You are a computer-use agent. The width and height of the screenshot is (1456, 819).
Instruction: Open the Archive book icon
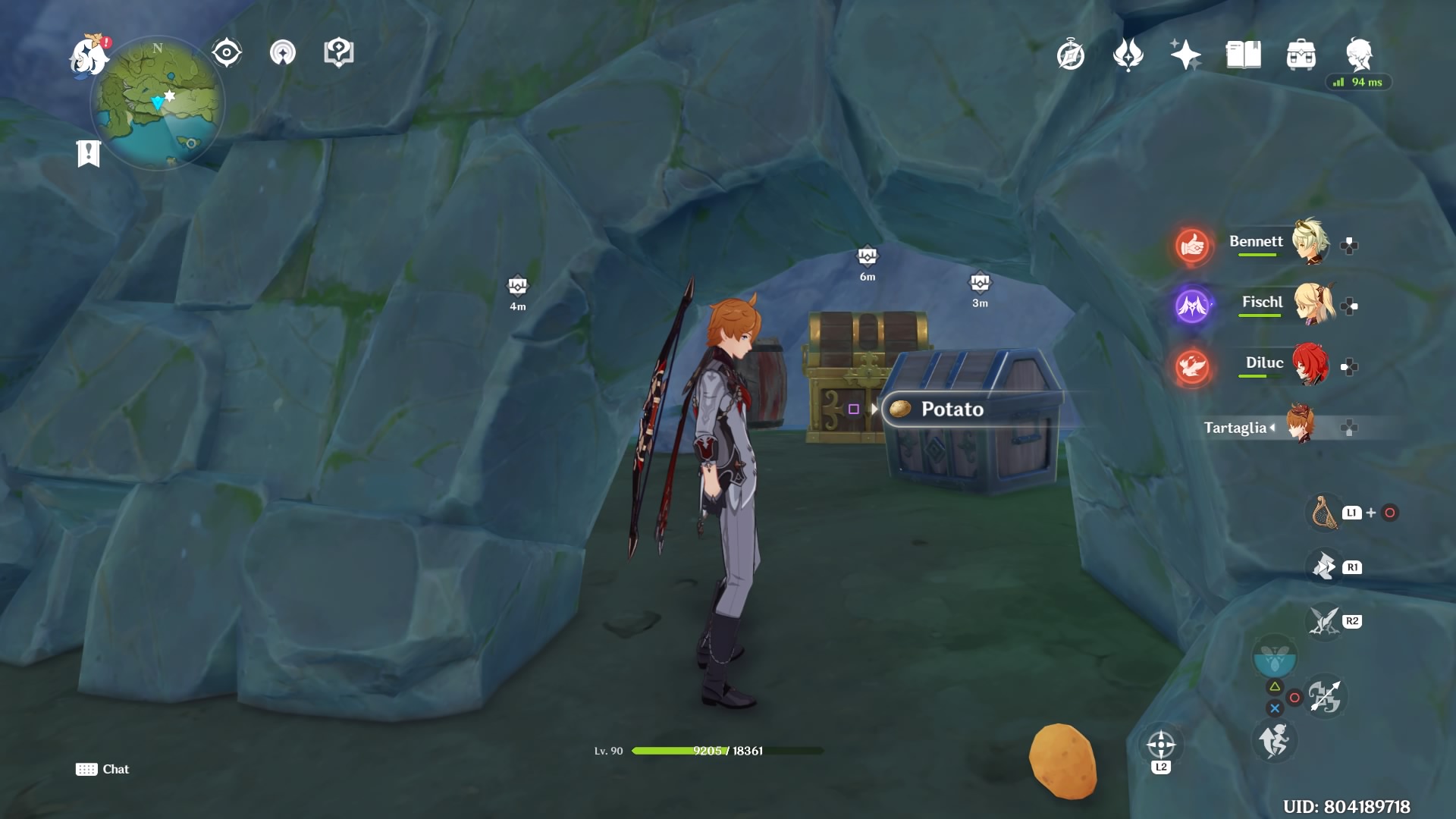1244,55
